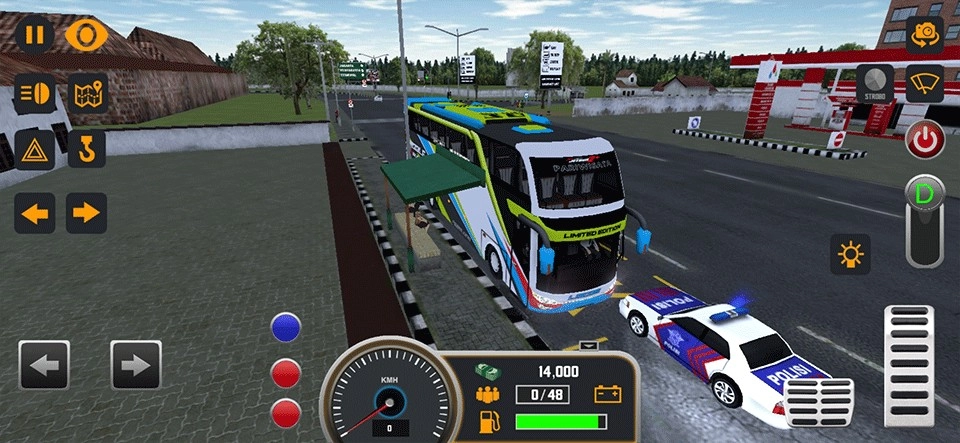Switch on the left turn signal
The width and height of the screenshot is (960, 443).
[35, 212]
